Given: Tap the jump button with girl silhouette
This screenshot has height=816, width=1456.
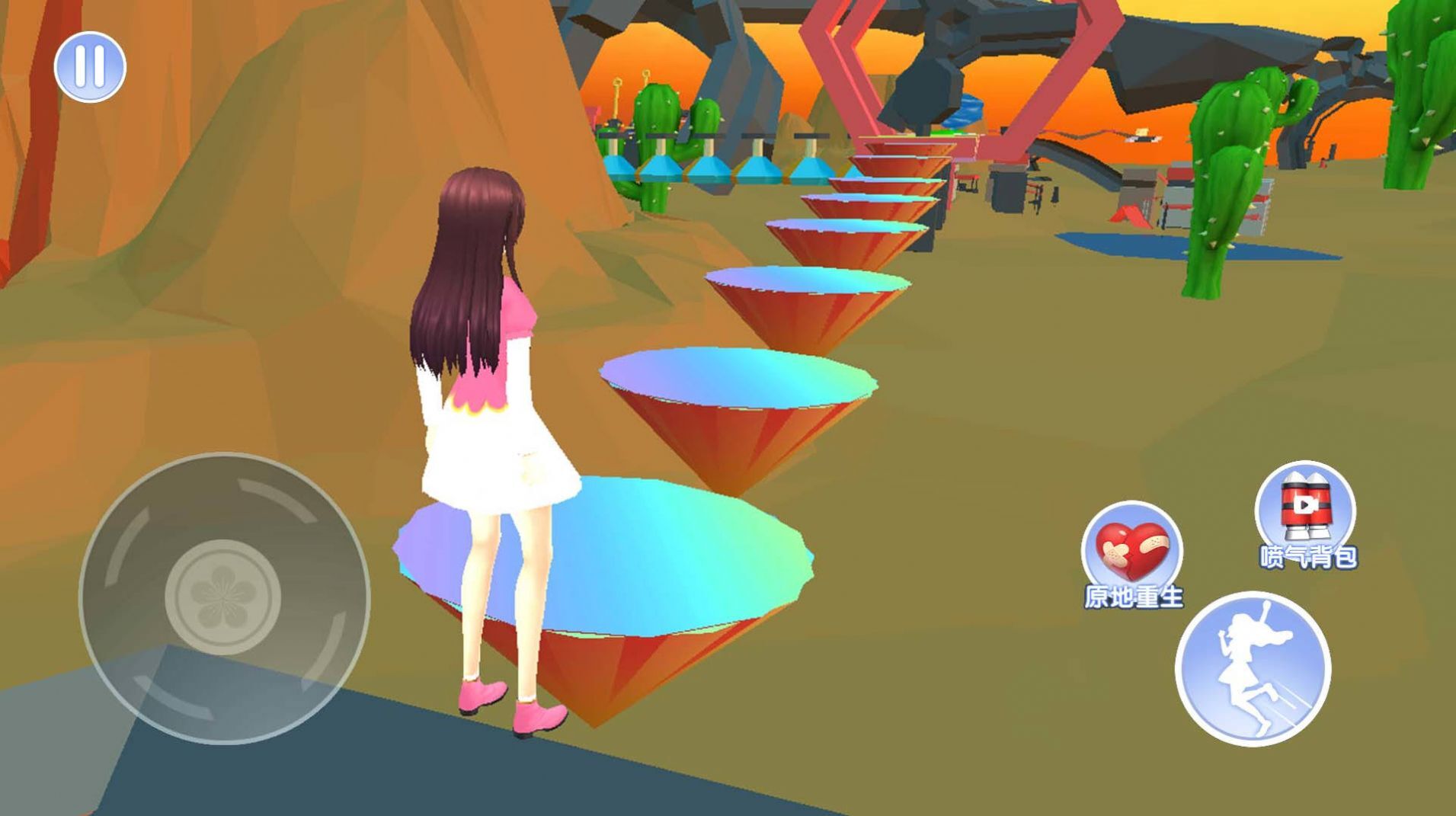Looking at the screenshot, I should click(1253, 668).
